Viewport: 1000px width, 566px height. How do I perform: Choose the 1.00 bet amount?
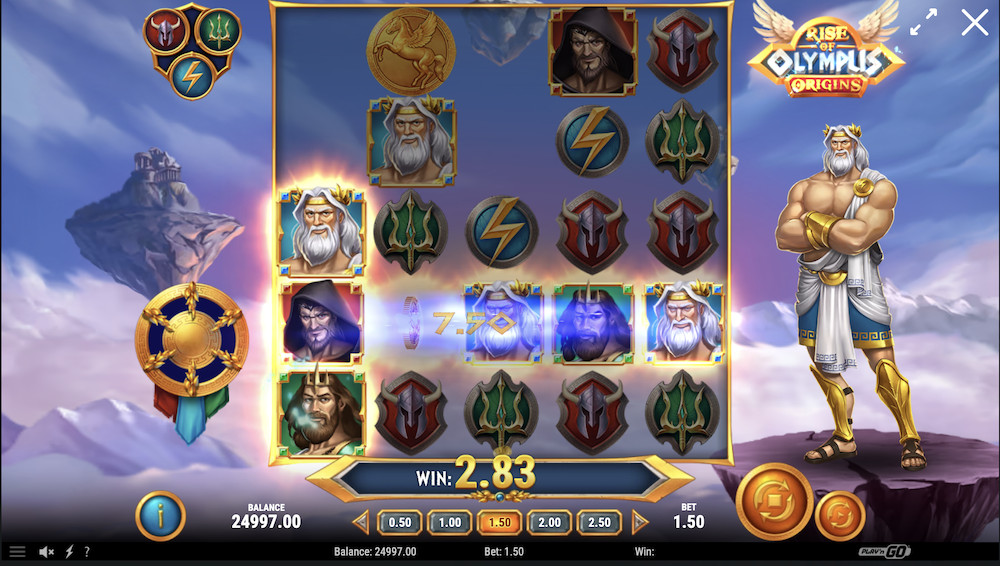[450, 522]
